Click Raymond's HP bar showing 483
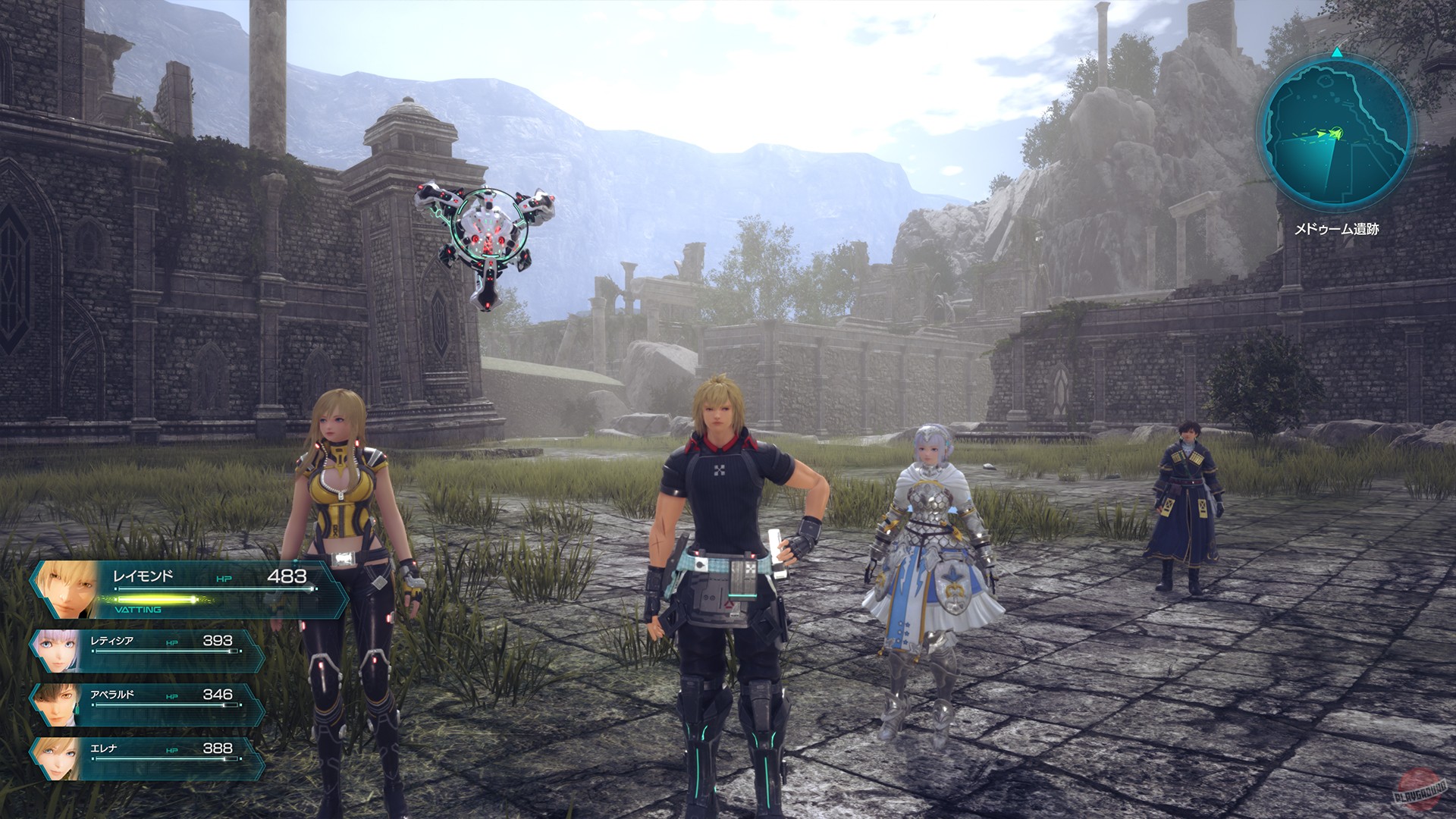Screen dimensions: 1456x819 [x=215, y=588]
